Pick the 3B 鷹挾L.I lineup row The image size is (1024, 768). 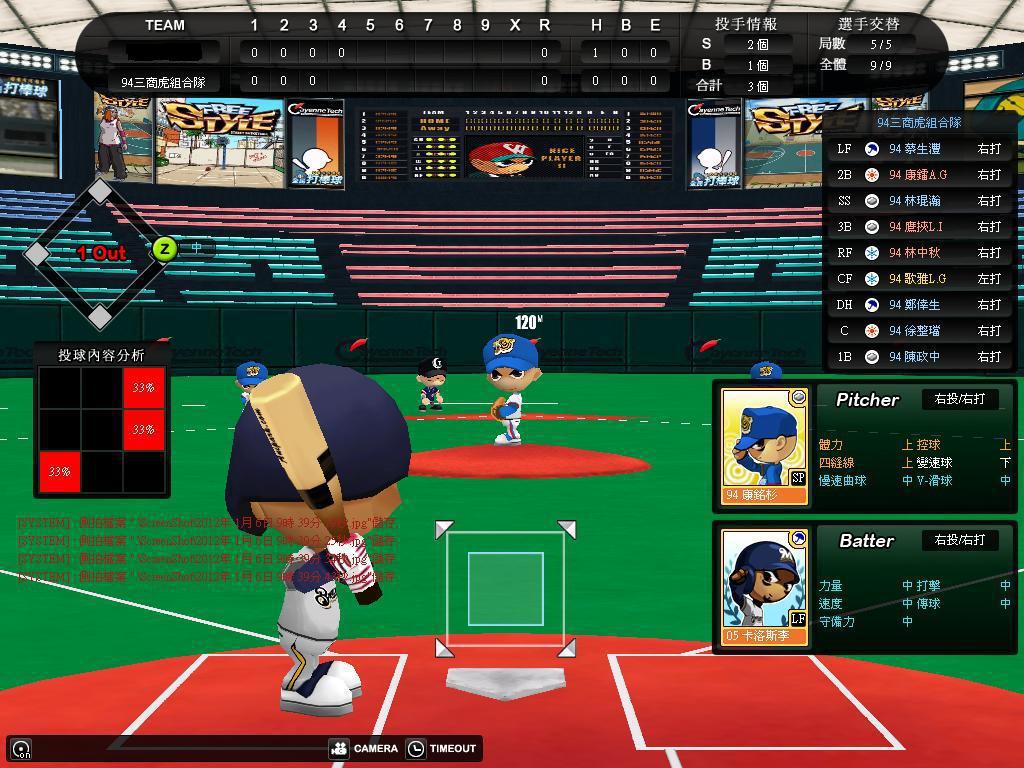(919, 226)
